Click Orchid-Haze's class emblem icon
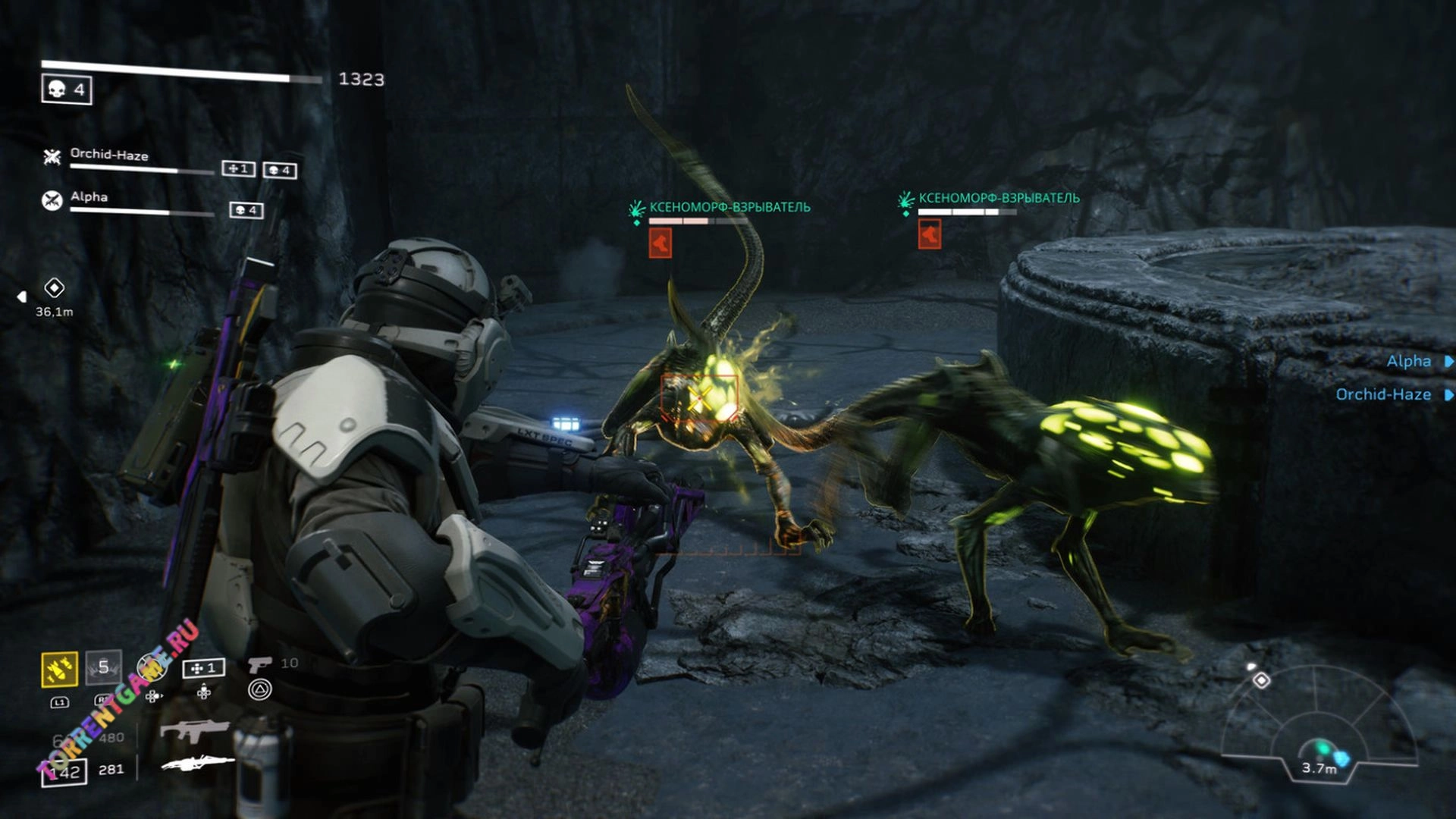The width and height of the screenshot is (1456, 819). 52,157
